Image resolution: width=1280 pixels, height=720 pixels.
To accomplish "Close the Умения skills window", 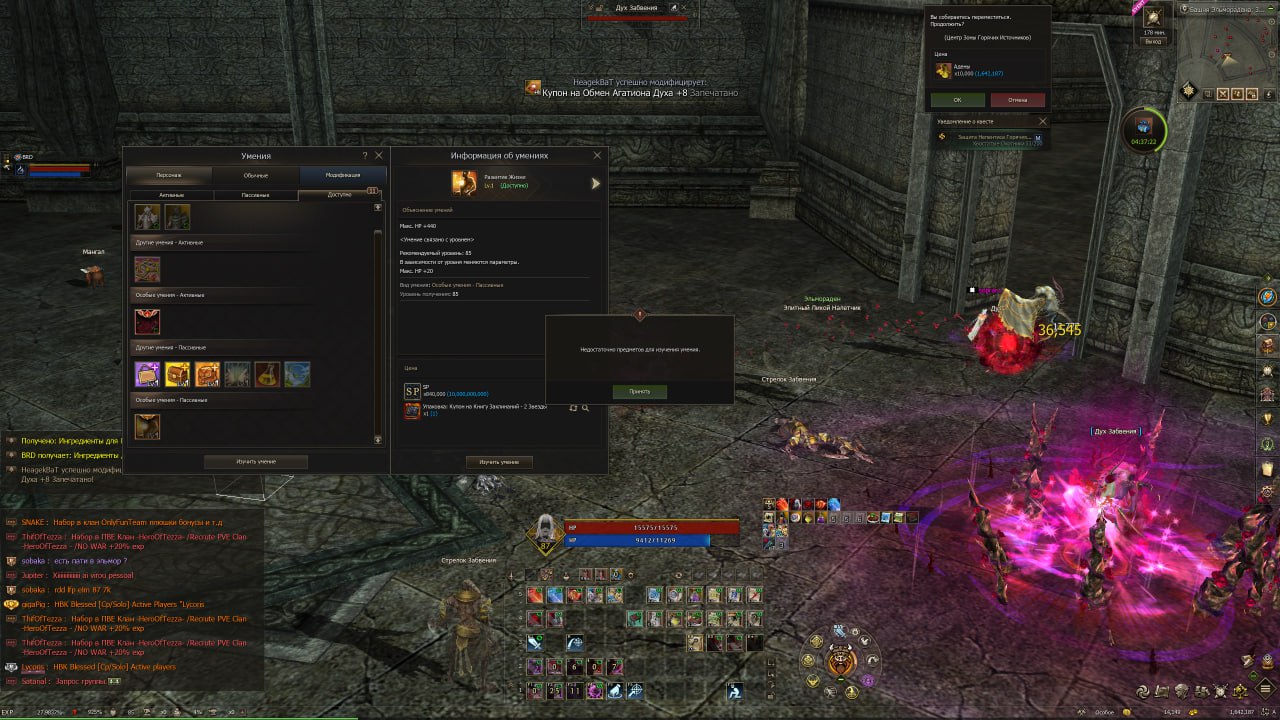I will pyautogui.click(x=379, y=156).
